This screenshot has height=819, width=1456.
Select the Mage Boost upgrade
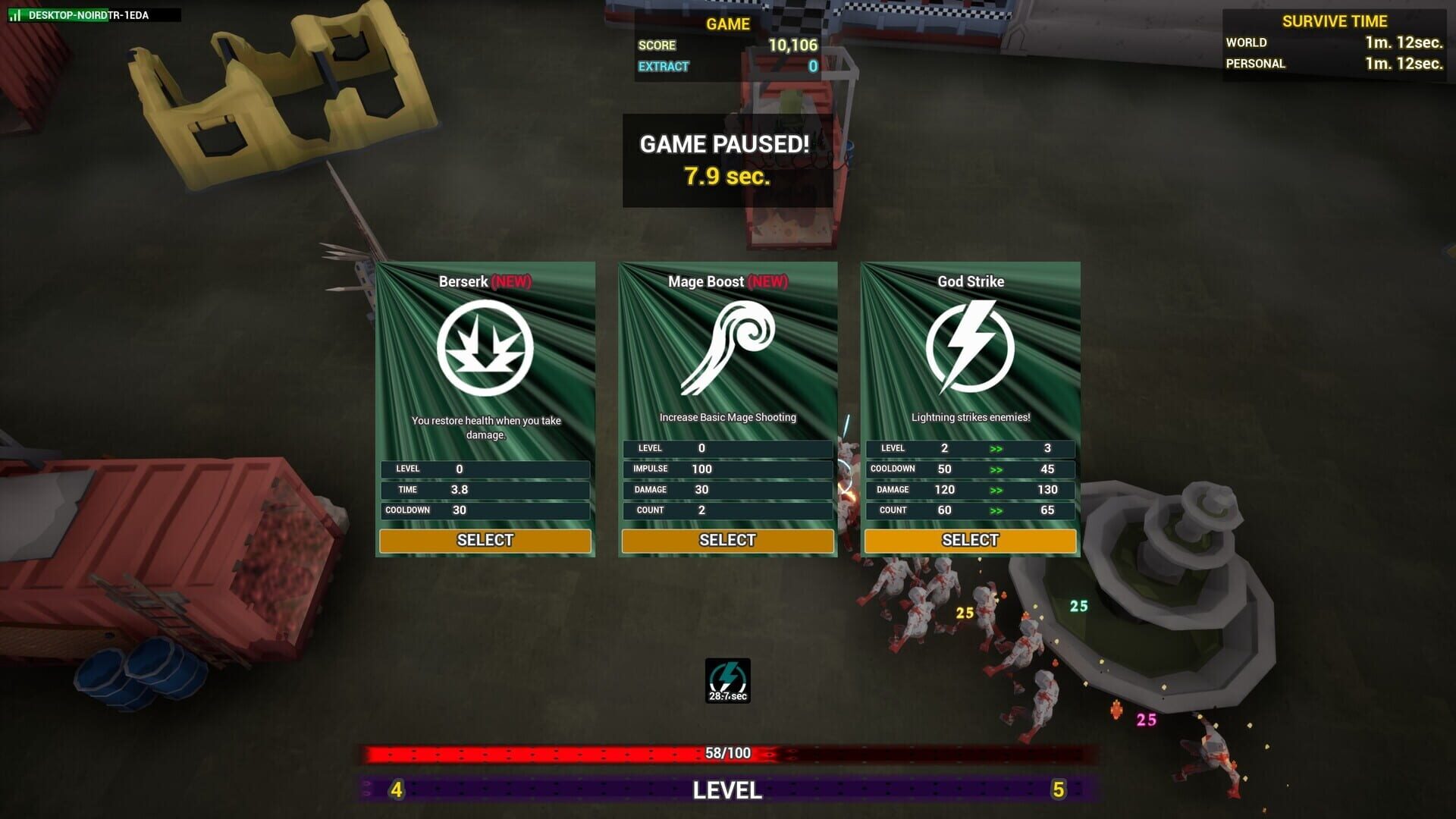click(726, 540)
